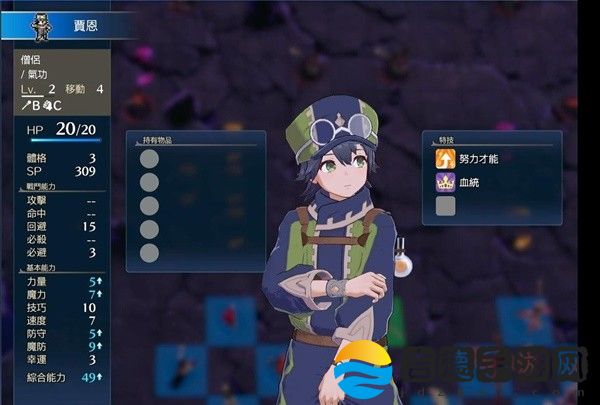Screen dimensions: 600x405
Task: Select the 僧侶 class entry
Action: [34, 59]
